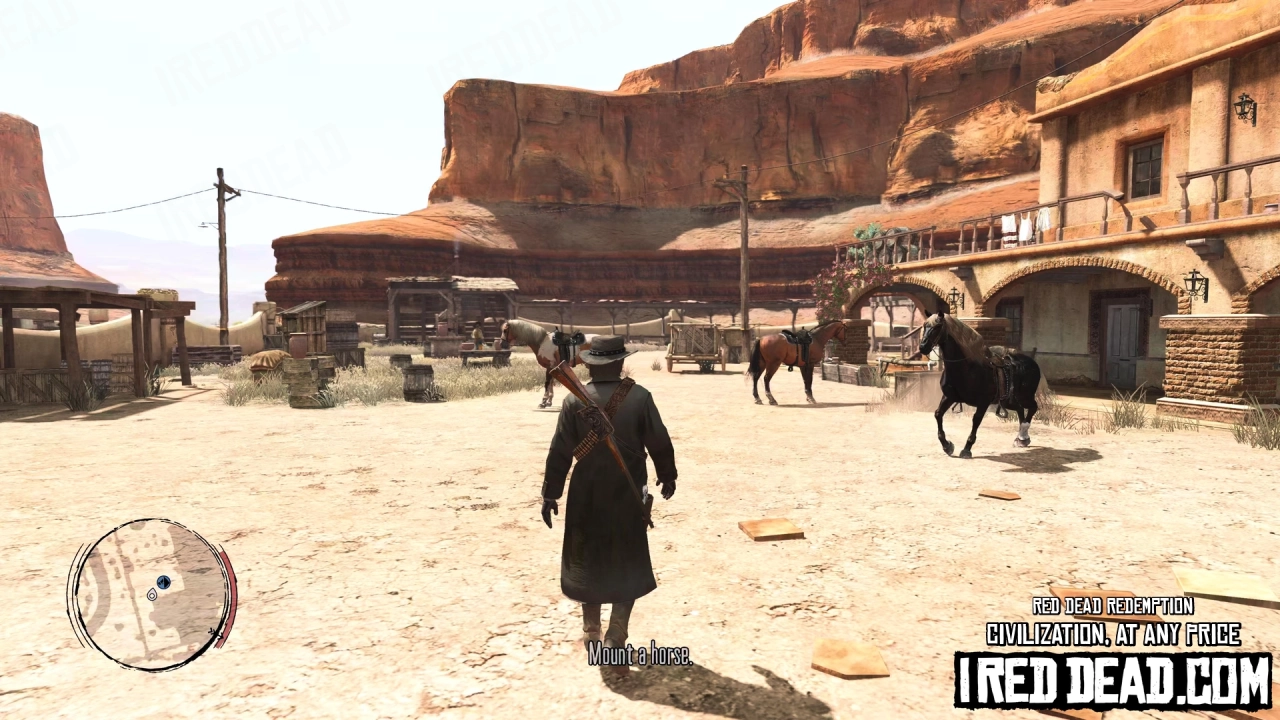1280x720 pixels.
Task: Click the white teardrop marker on the minimap
Action: [151, 595]
